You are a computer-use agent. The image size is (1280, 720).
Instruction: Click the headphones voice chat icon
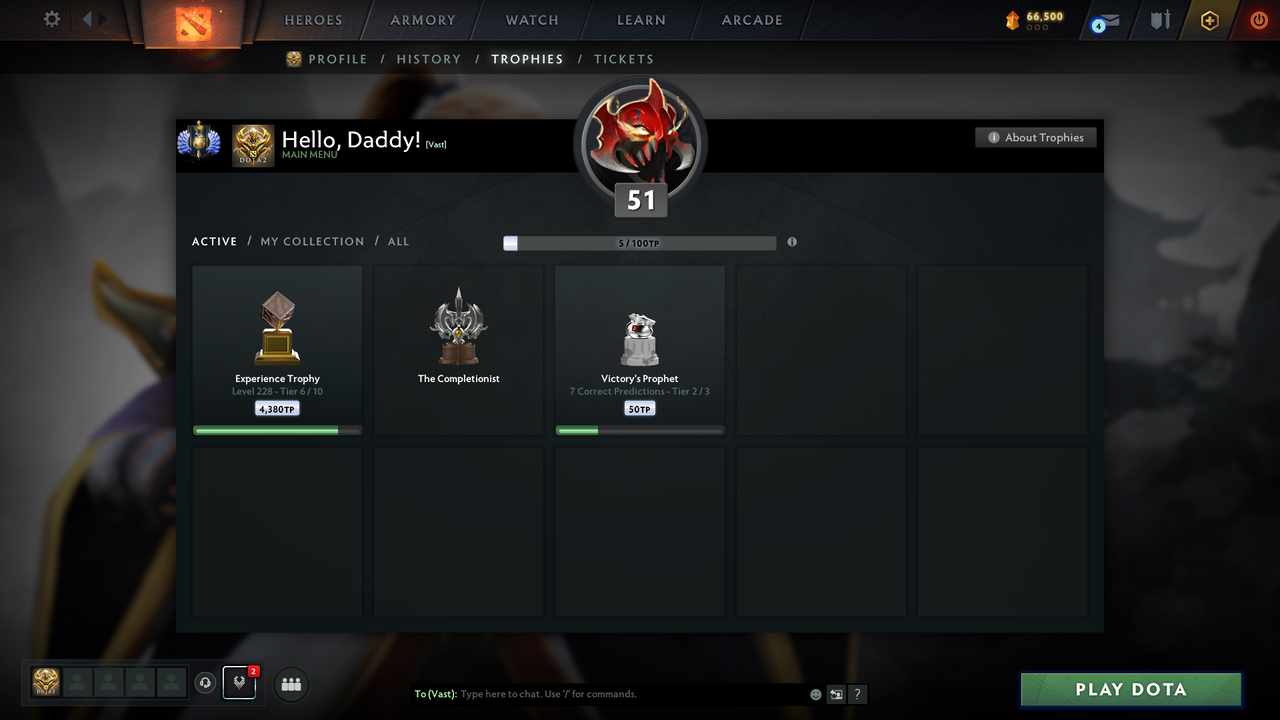point(206,683)
